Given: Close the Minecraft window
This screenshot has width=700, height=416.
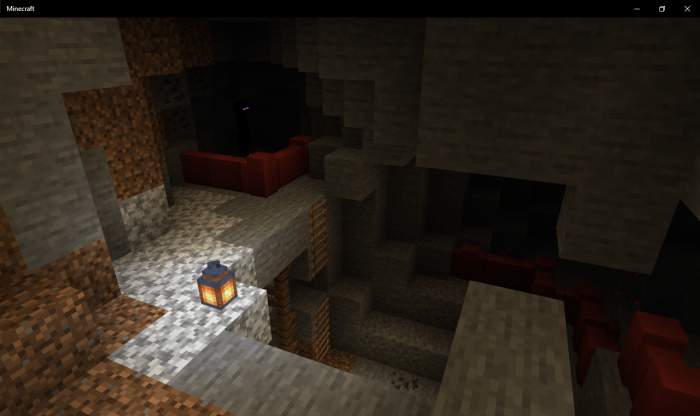Looking at the screenshot, I should coord(687,8).
